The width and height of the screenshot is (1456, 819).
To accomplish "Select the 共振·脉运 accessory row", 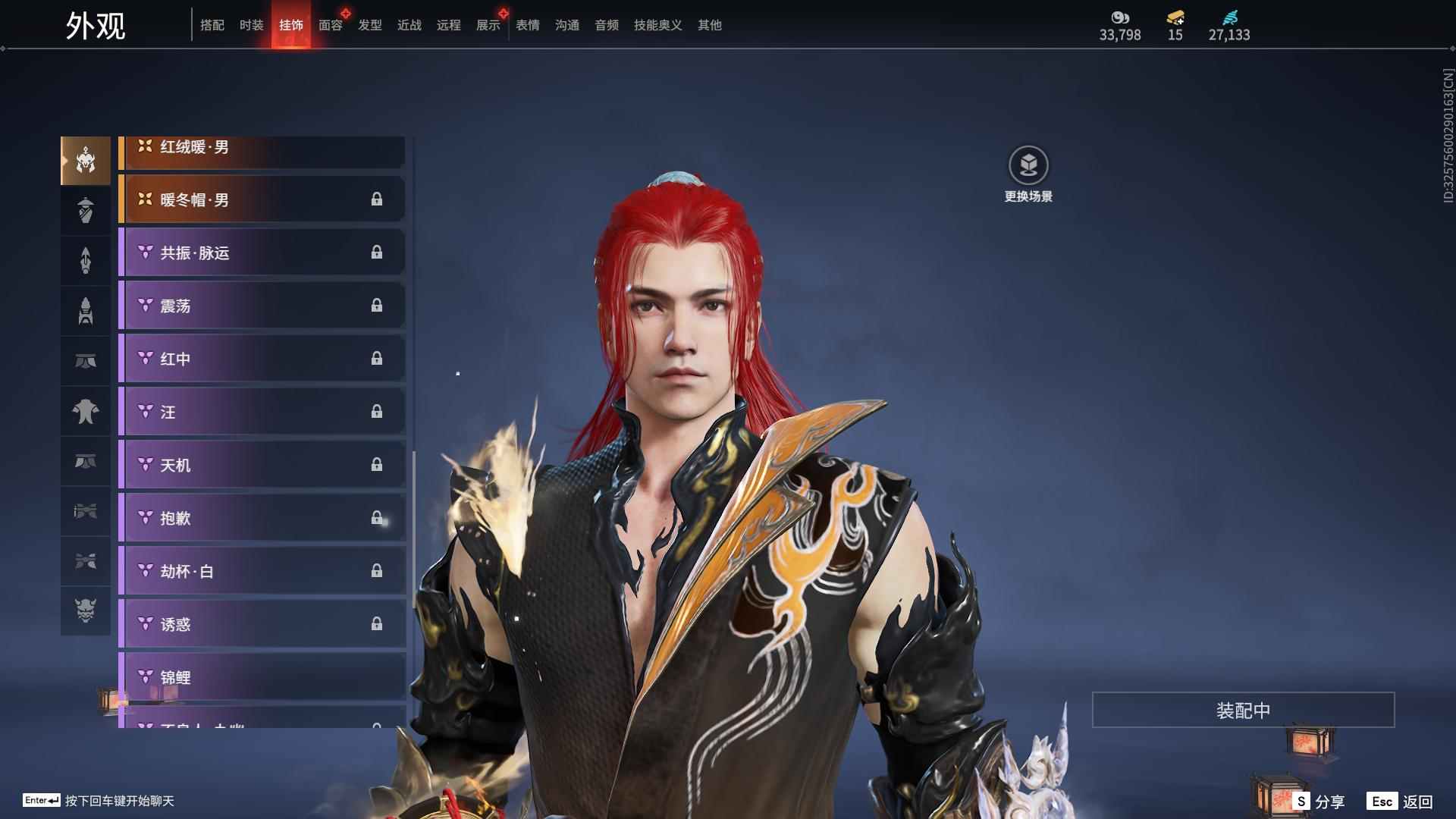I will 262,253.
